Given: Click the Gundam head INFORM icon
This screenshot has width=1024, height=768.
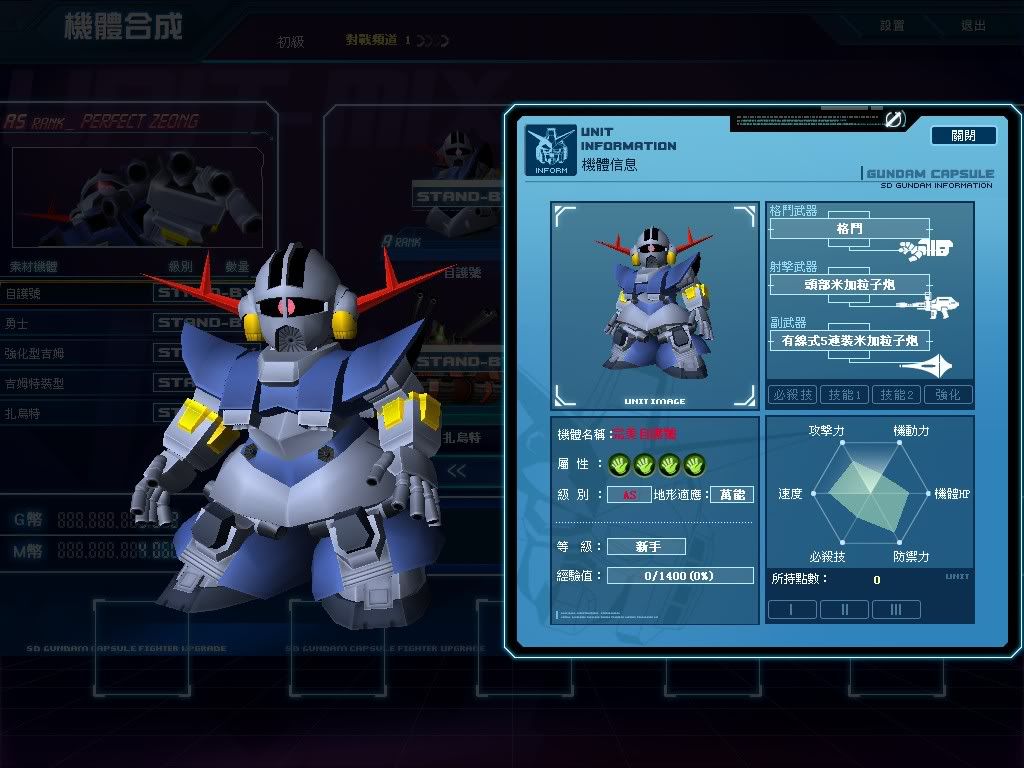Looking at the screenshot, I should 550,150.
